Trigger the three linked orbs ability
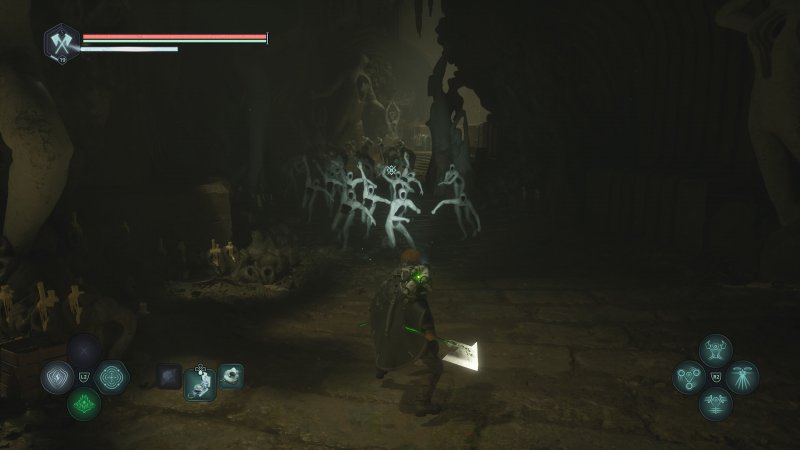Viewport: 800px width, 450px height. pyautogui.click(x=688, y=377)
